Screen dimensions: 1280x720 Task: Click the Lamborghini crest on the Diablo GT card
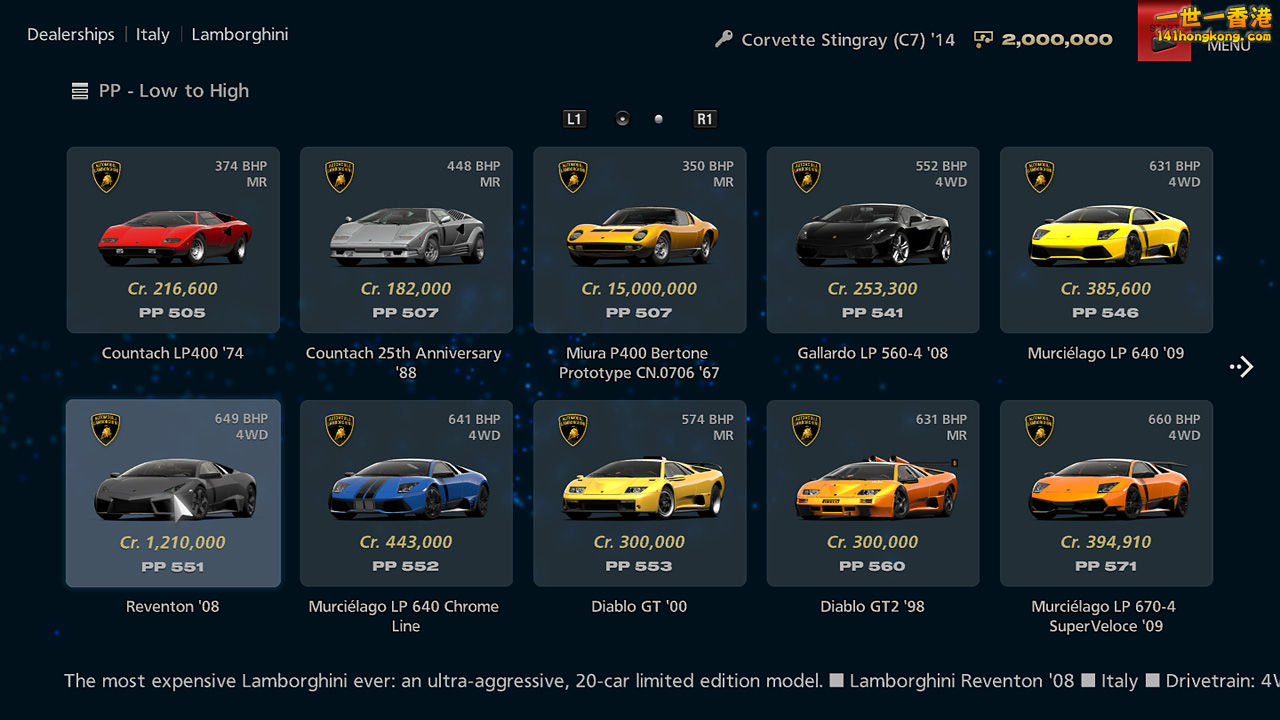click(572, 429)
